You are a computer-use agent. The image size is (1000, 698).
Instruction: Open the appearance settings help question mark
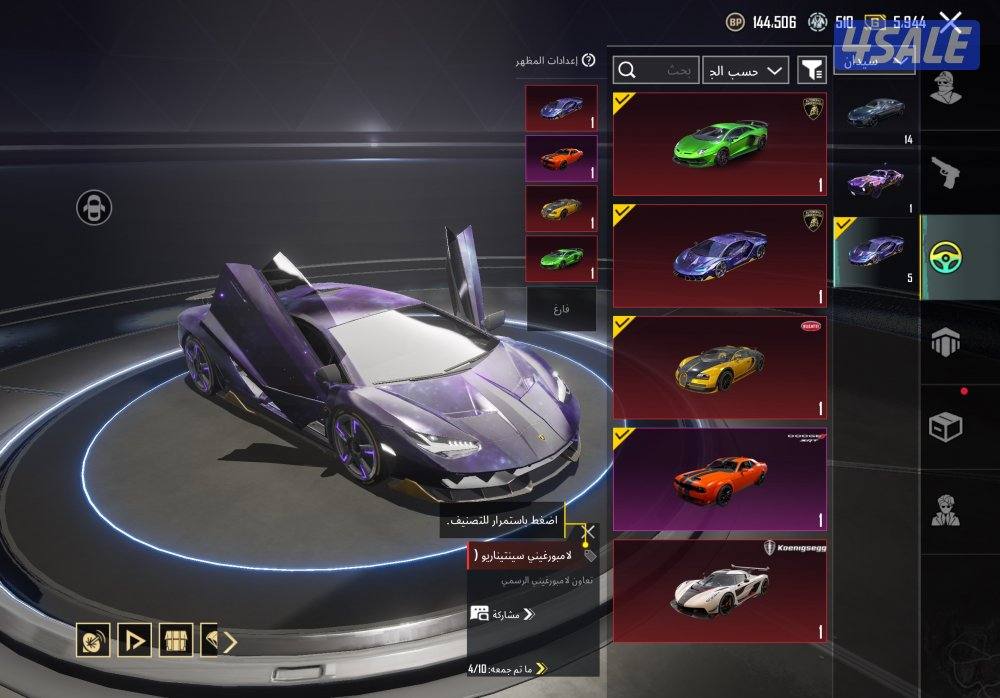point(588,61)
